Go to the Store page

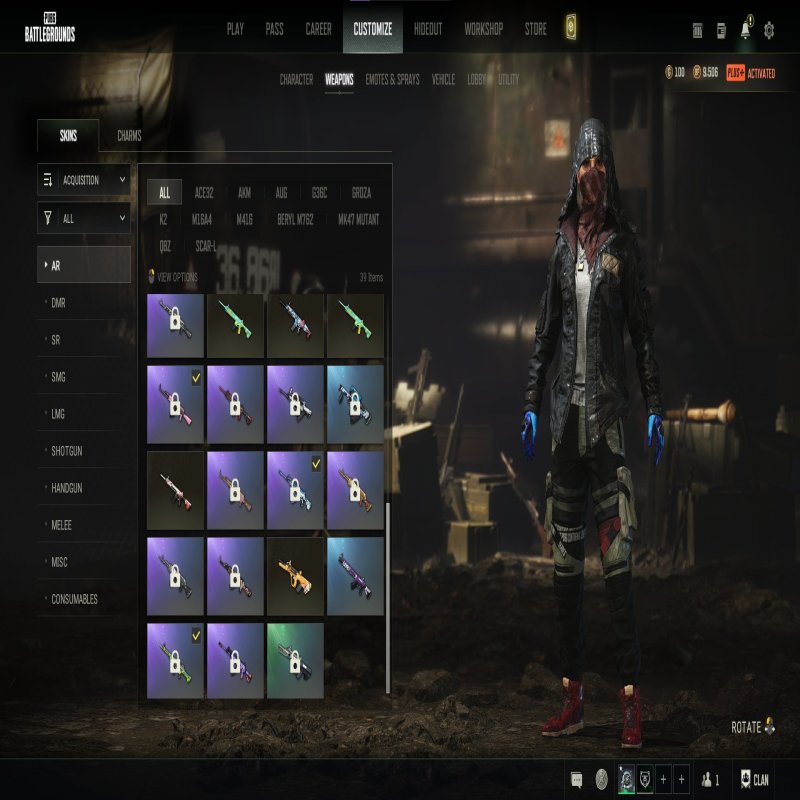(x=536, y=30)
